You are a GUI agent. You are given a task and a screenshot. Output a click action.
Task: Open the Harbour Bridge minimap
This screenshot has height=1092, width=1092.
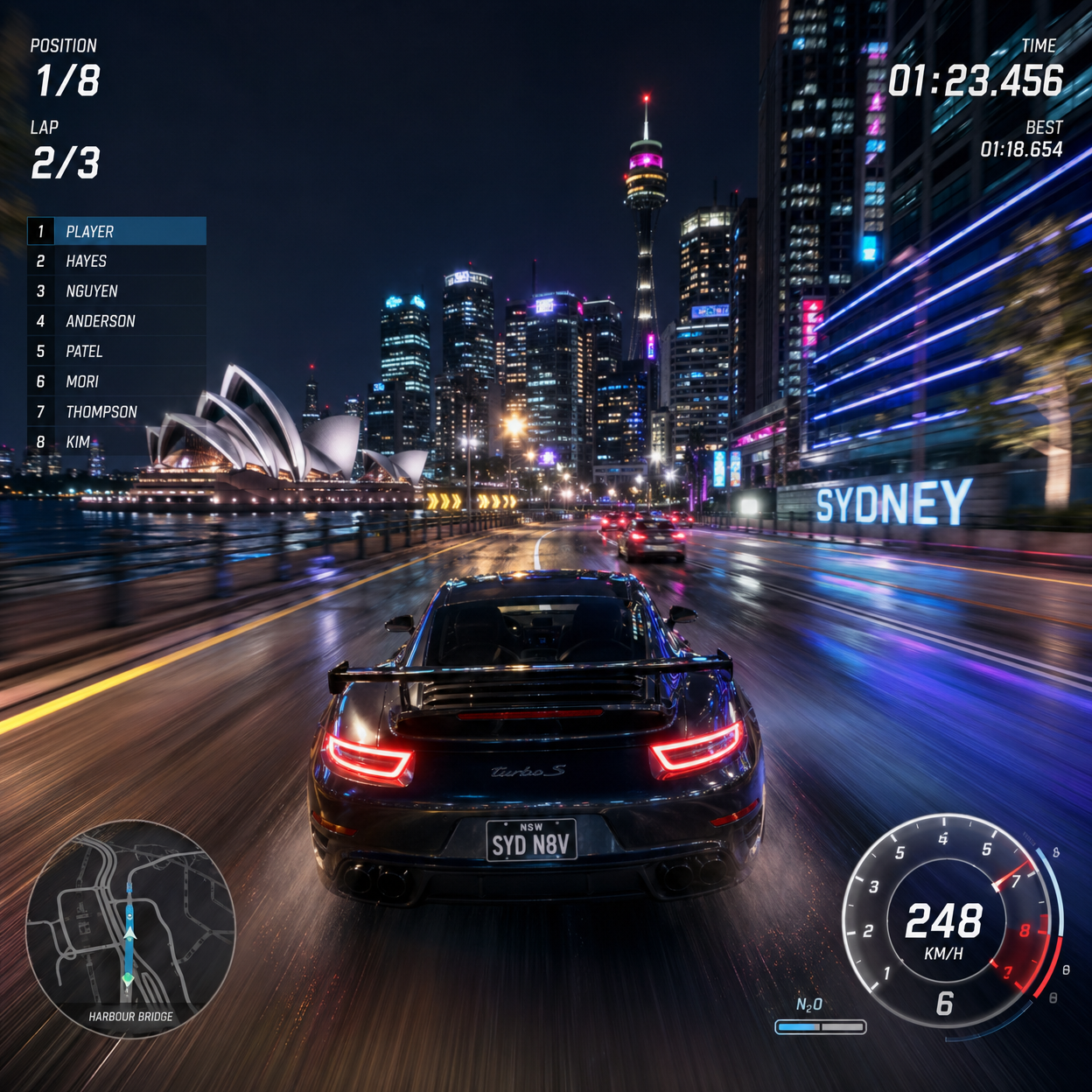[130, 929]
